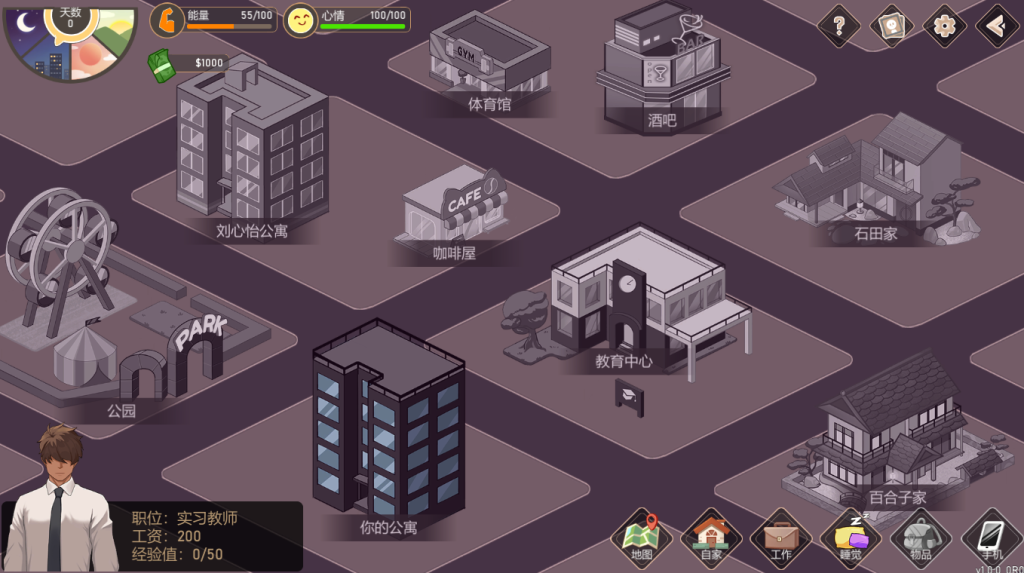Image resolution: width=1024 pixels, height=573 pixels.
Task: Enter the 教育中心 education center
Action: [630, 300]
